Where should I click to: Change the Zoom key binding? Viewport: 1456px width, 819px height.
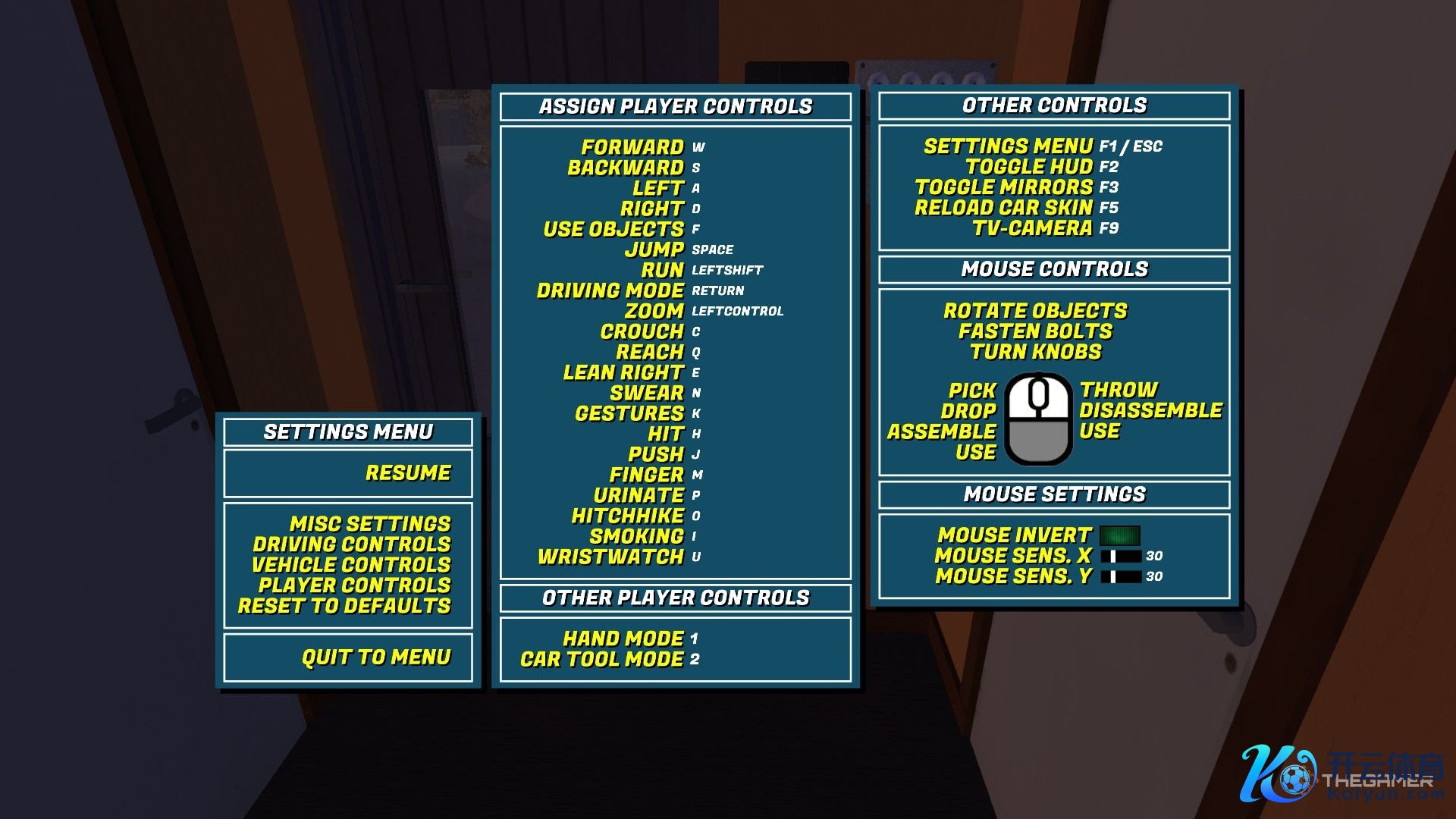coord(737,312)
